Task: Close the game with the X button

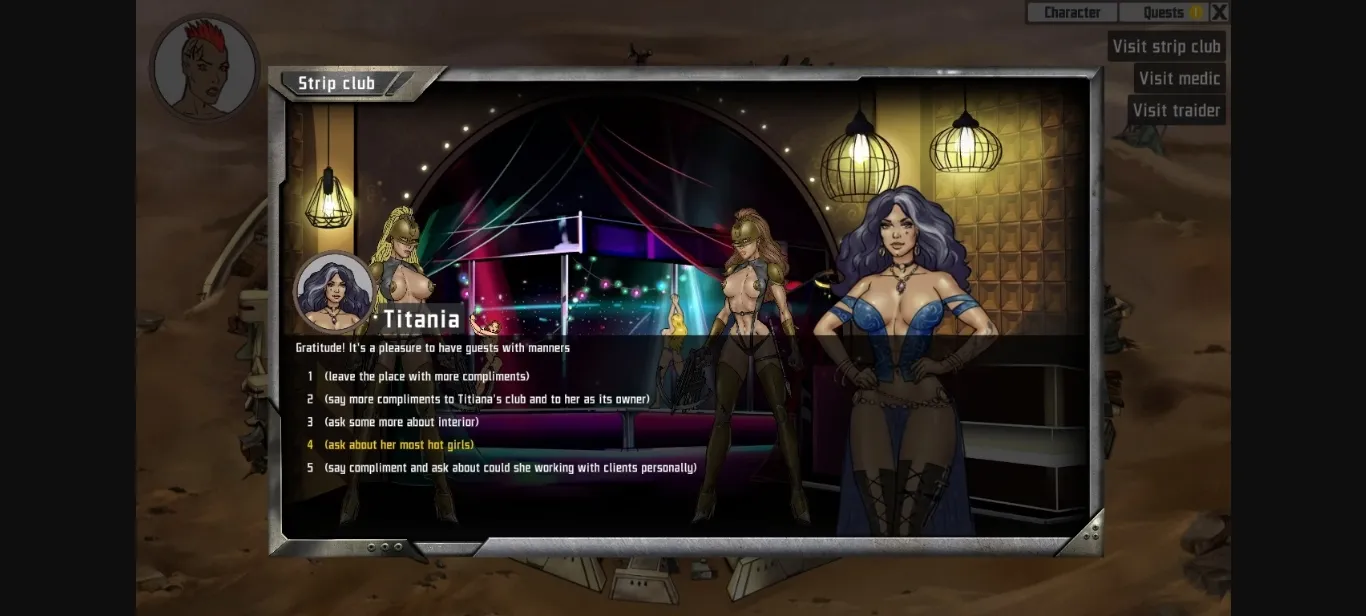Action: (1219, 12)
